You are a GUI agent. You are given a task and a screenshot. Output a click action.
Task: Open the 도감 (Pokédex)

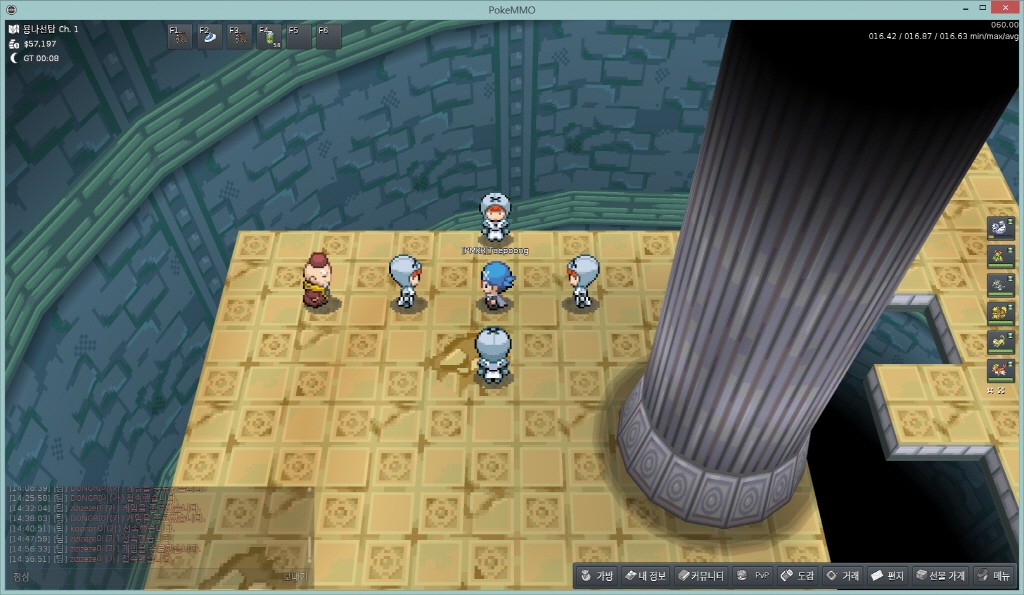click(798, 576)
